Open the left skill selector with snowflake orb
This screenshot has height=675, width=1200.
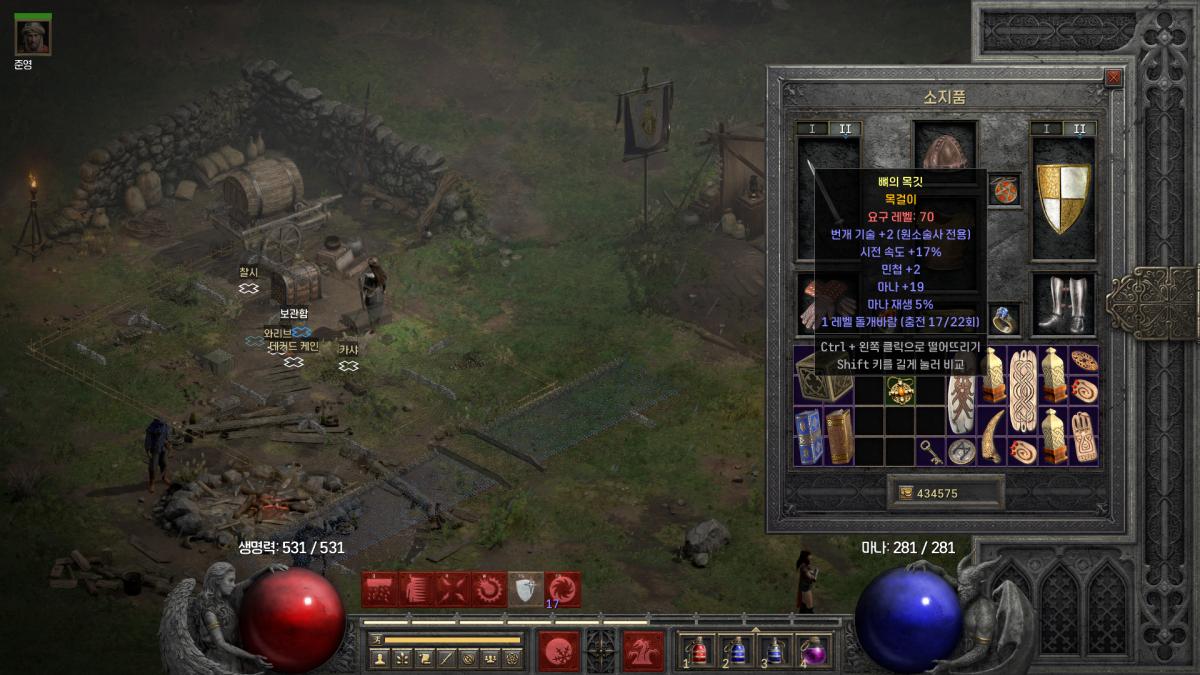pyautogui.click(x=558, y=651)
